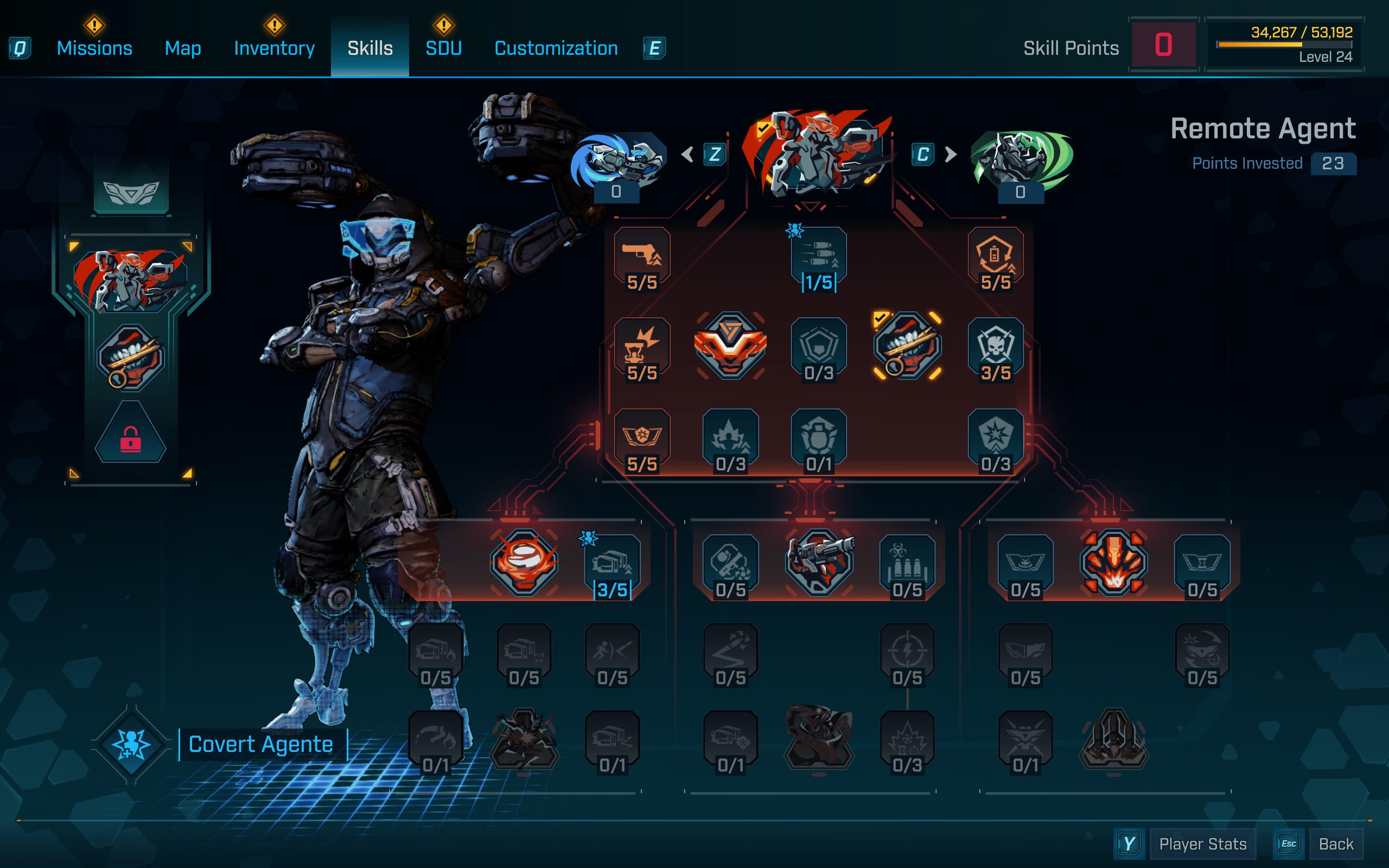Go Back from the Skills screen
Viewport: 1389px width, 868px height.
[1336, 844]
